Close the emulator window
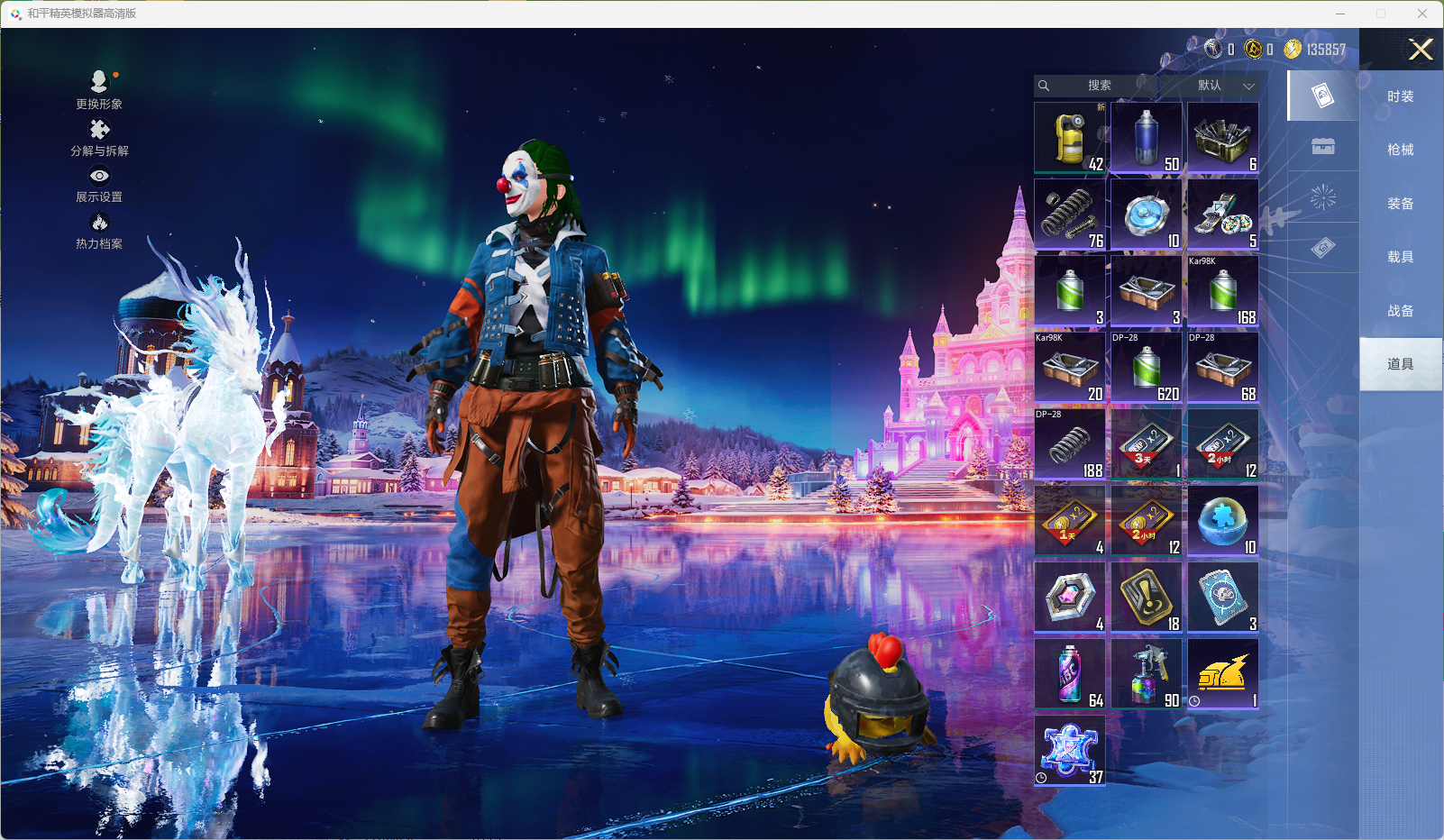 pos(1421,14)
